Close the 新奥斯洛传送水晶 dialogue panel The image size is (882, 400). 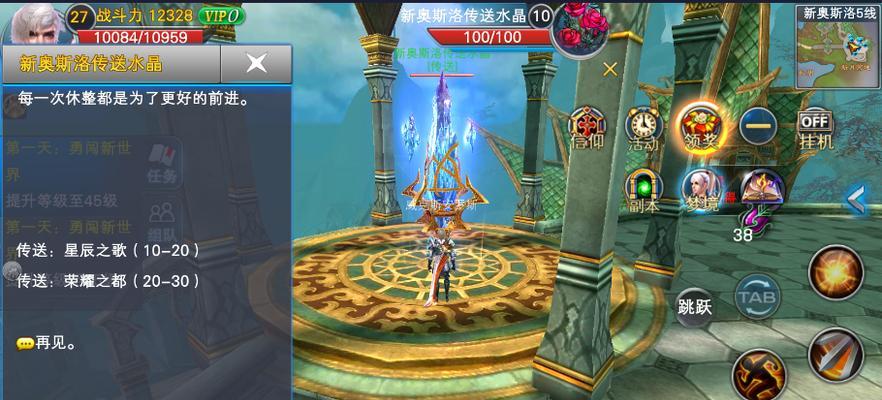256,63
